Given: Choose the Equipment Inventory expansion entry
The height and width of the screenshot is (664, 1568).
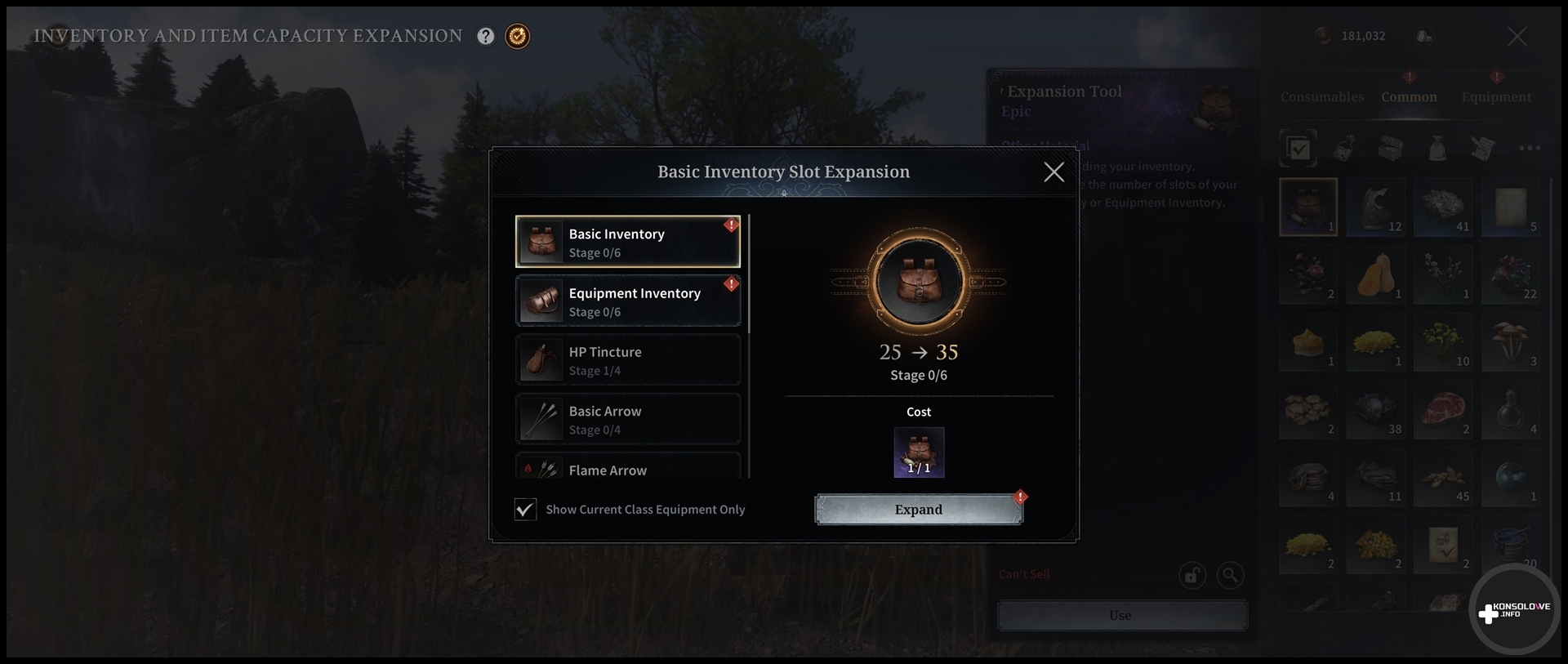Looking at the screenshot, I should point(627,301).
